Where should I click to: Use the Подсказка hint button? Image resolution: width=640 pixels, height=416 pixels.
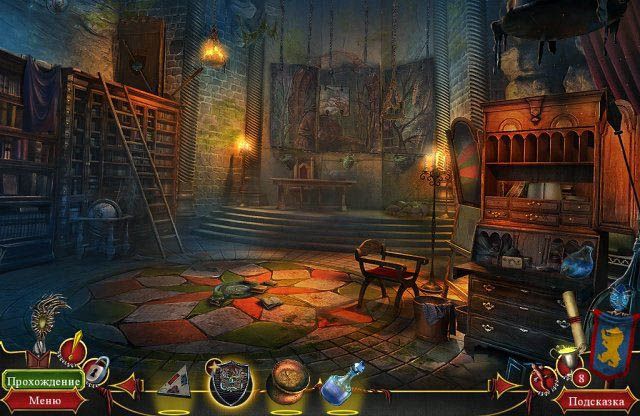tap(598, 401)
